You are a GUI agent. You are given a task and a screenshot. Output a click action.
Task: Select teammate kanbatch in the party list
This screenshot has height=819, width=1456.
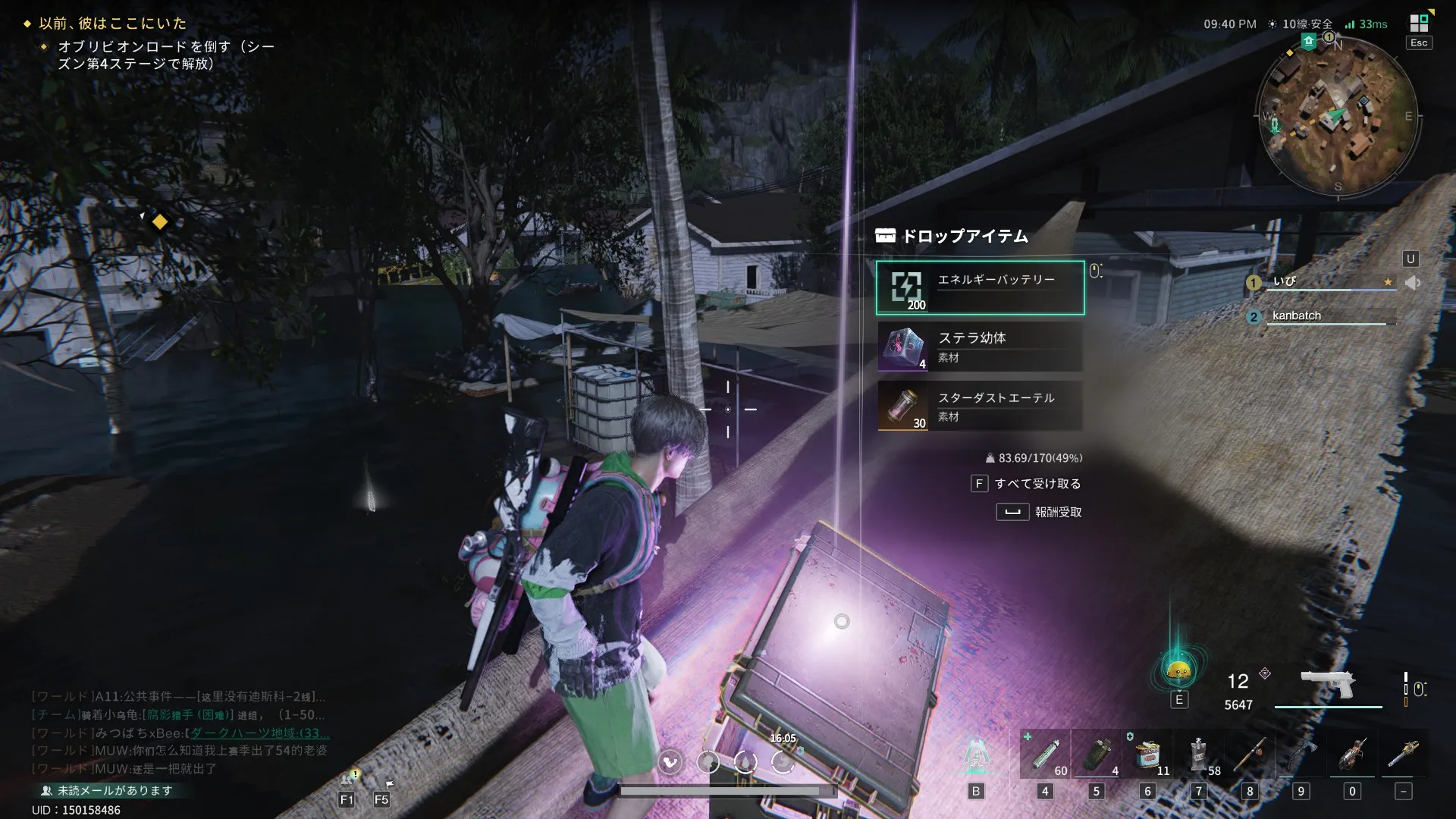click(1297, 316)
